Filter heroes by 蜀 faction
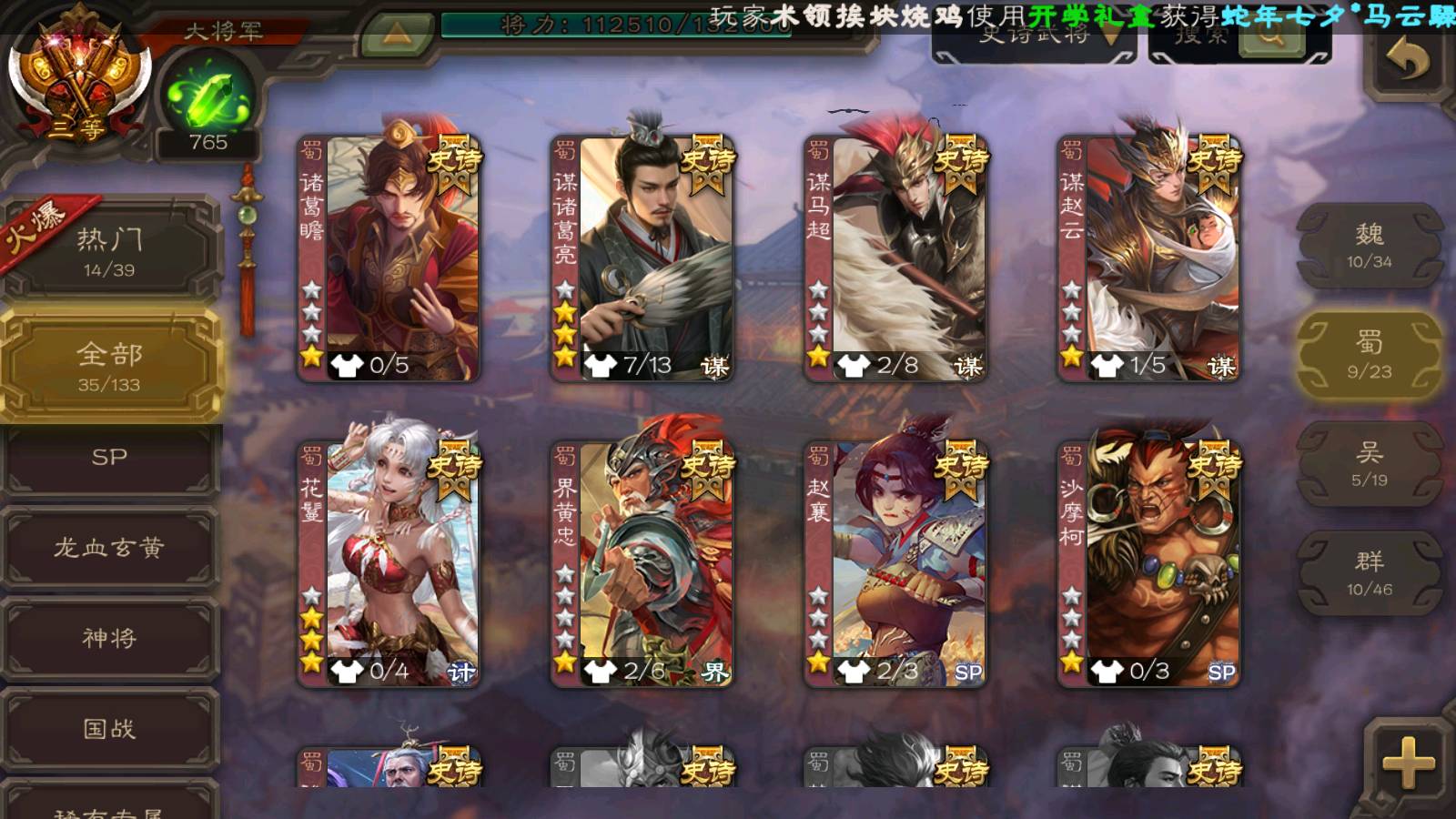The image size is (1456, 819). (x=1369, y=355)
